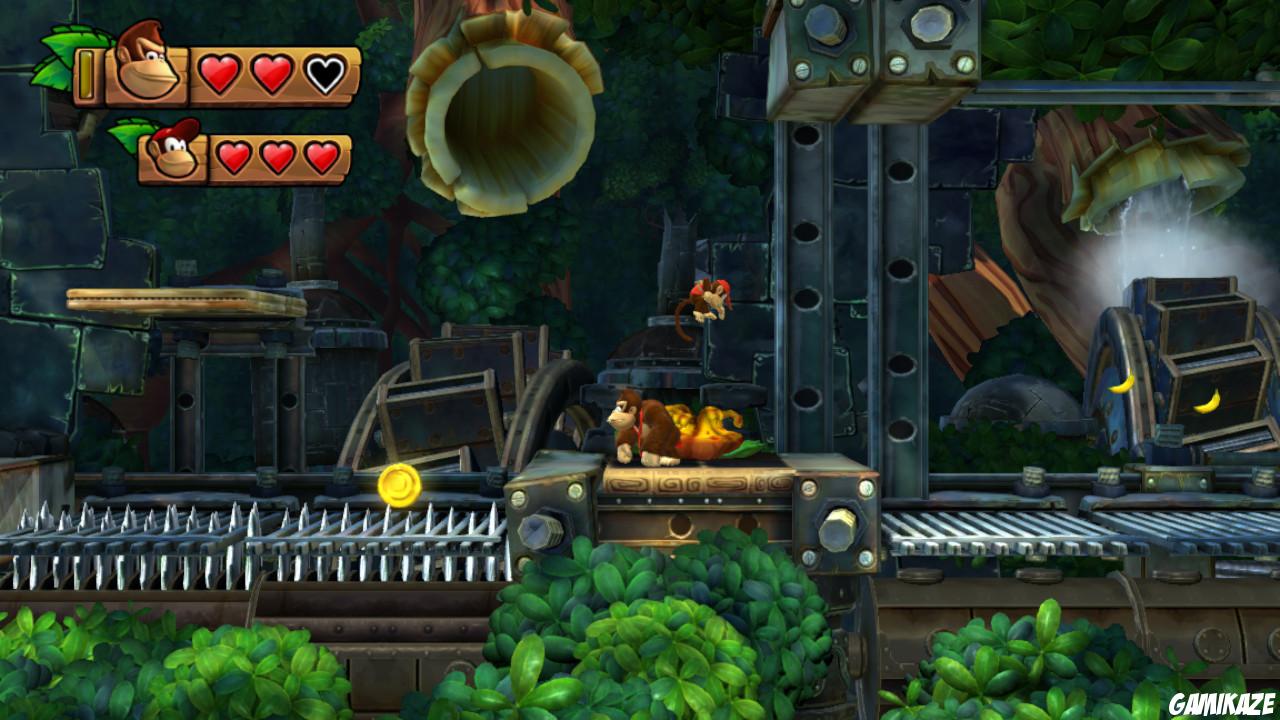Click Donkey Kong's portrait icon

click(143, 68)
